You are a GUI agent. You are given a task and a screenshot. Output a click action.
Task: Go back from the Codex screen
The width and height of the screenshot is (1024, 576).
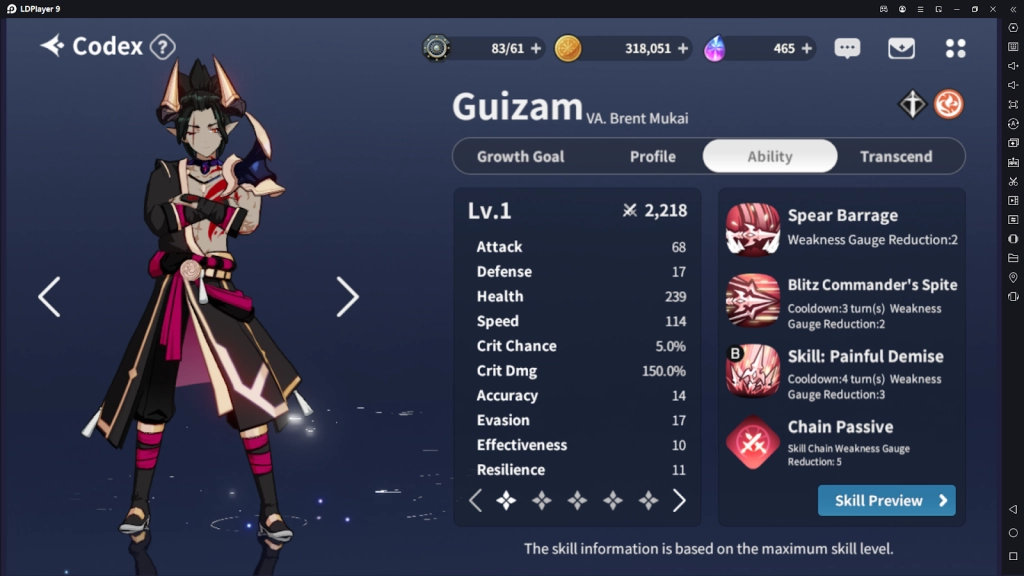coord(52,46)
